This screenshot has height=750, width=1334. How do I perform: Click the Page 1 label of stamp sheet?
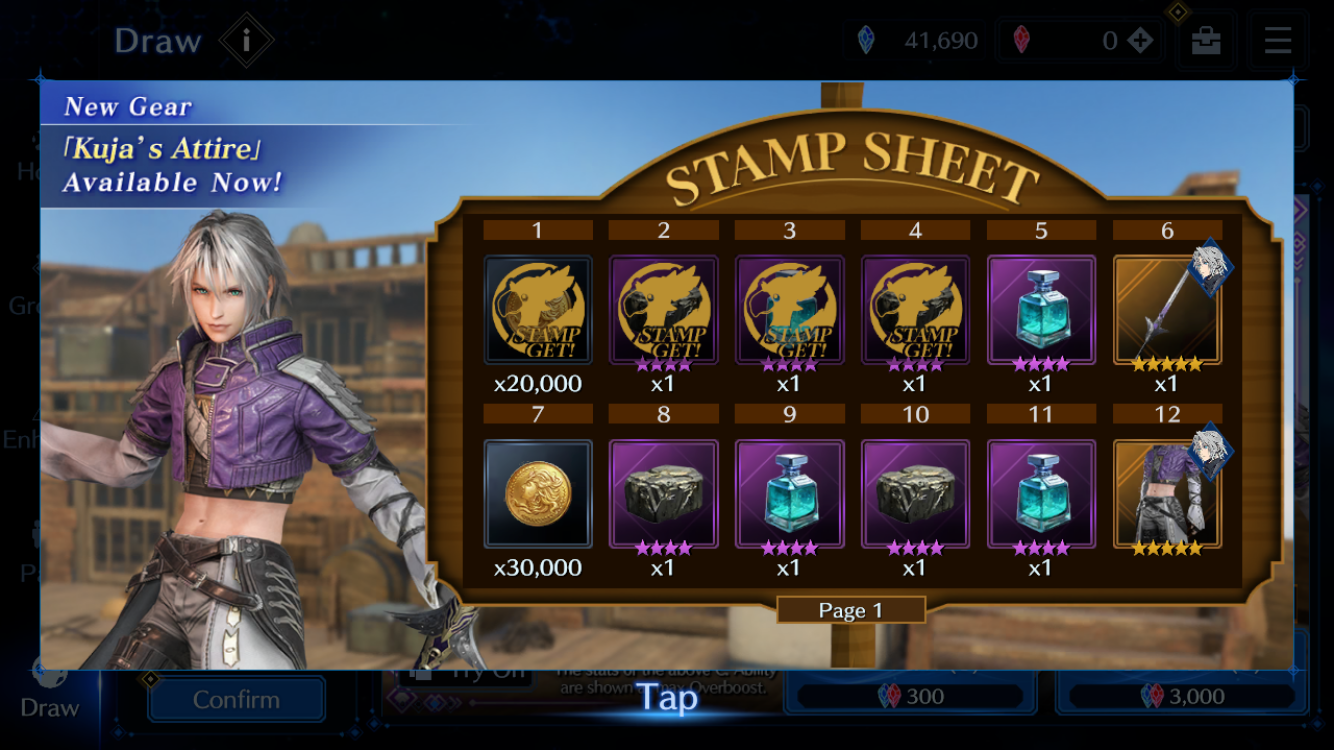850,611
